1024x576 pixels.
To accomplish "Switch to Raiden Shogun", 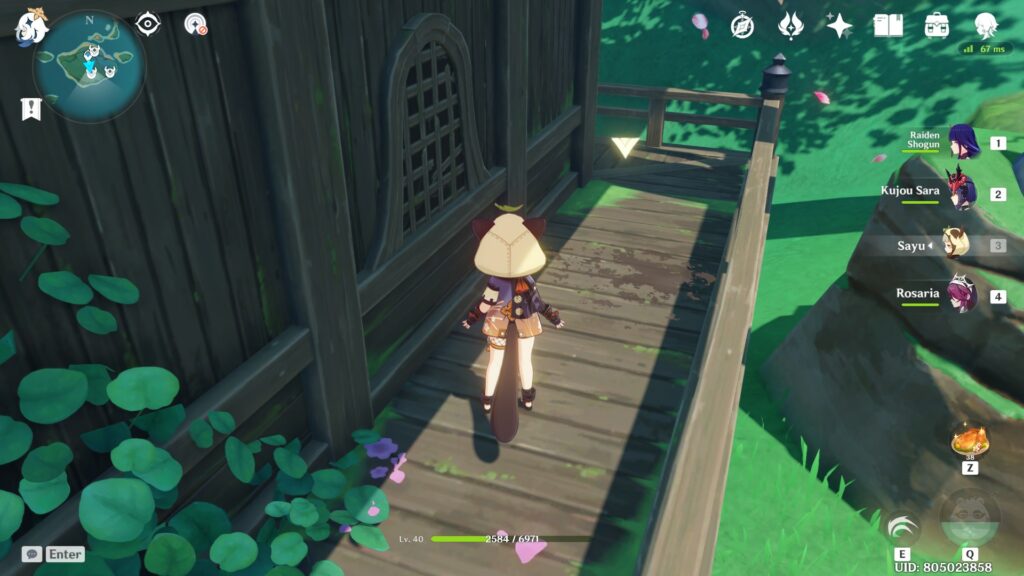I will [962, 141].
